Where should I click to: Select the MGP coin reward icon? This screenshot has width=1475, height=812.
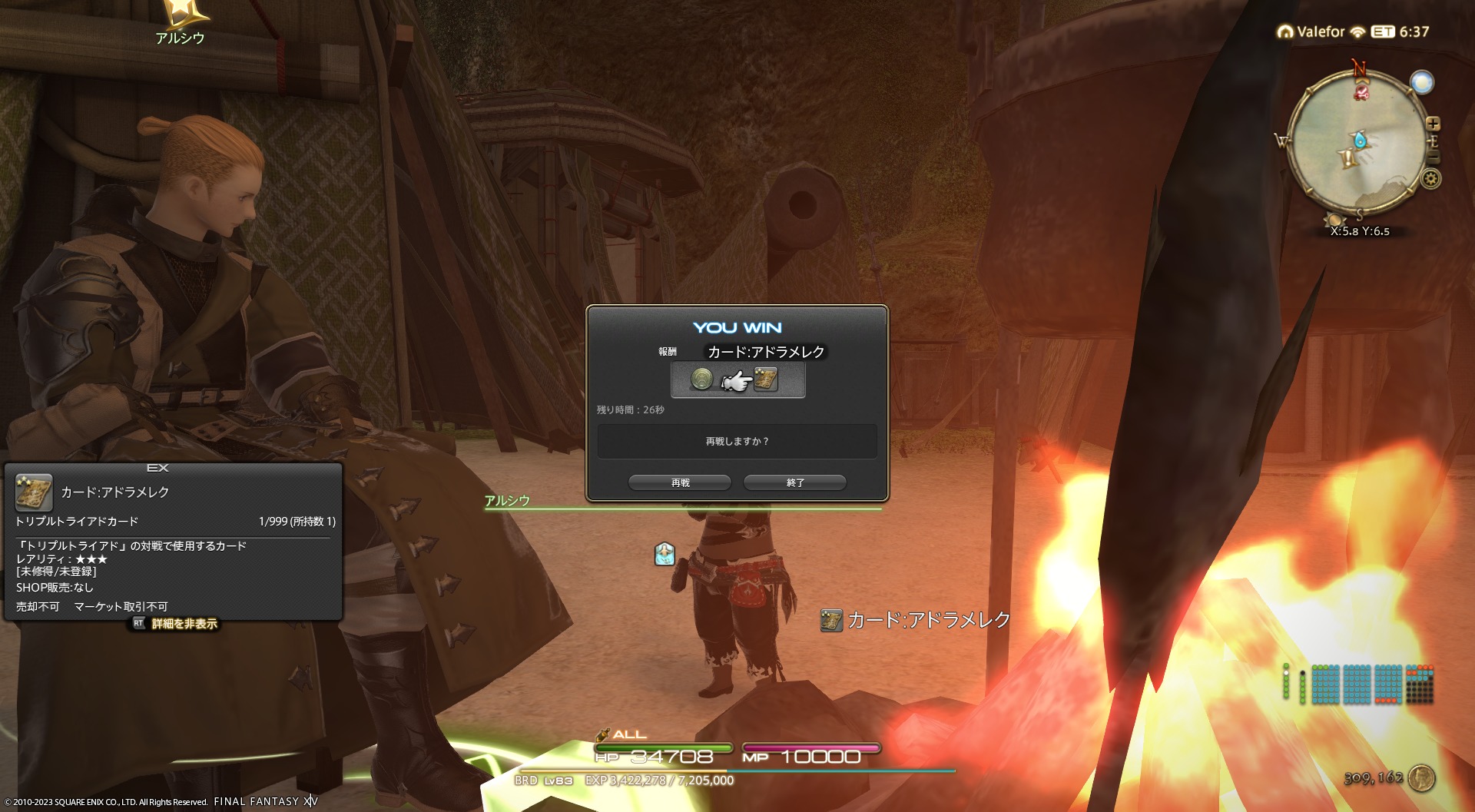(x=701, y=379)
